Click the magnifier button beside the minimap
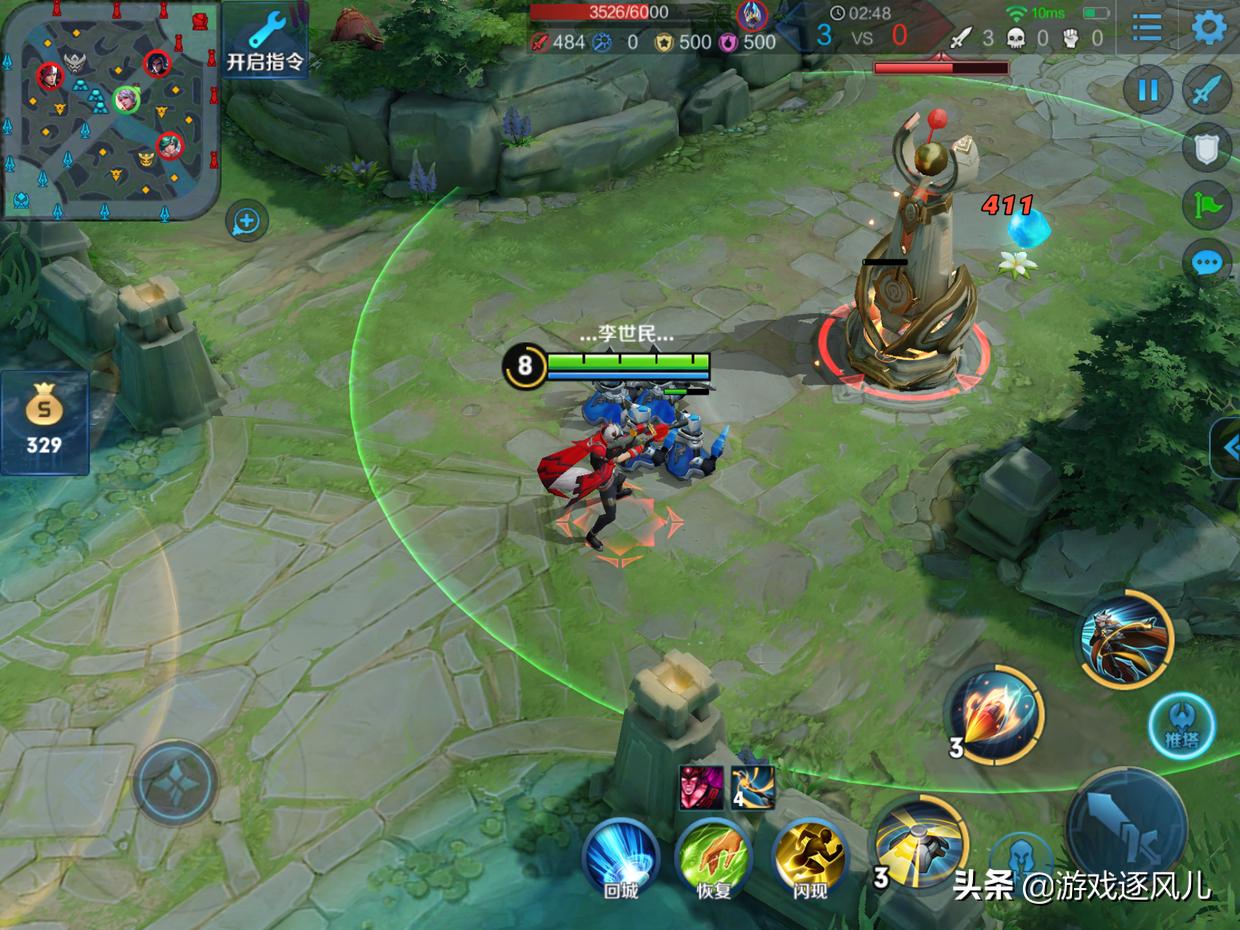Image resolution: width=1240 pixels, height=930 pixels. coord(246,221)
